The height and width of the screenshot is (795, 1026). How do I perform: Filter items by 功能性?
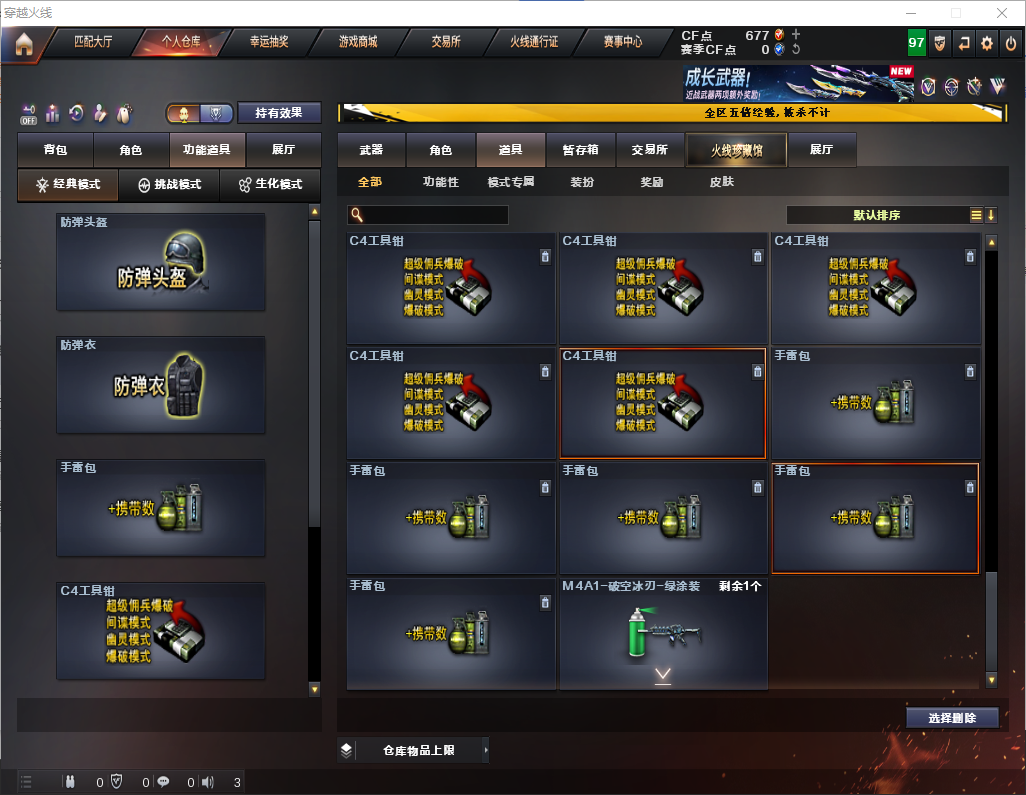pyautogui.click(x=440, y=183)
